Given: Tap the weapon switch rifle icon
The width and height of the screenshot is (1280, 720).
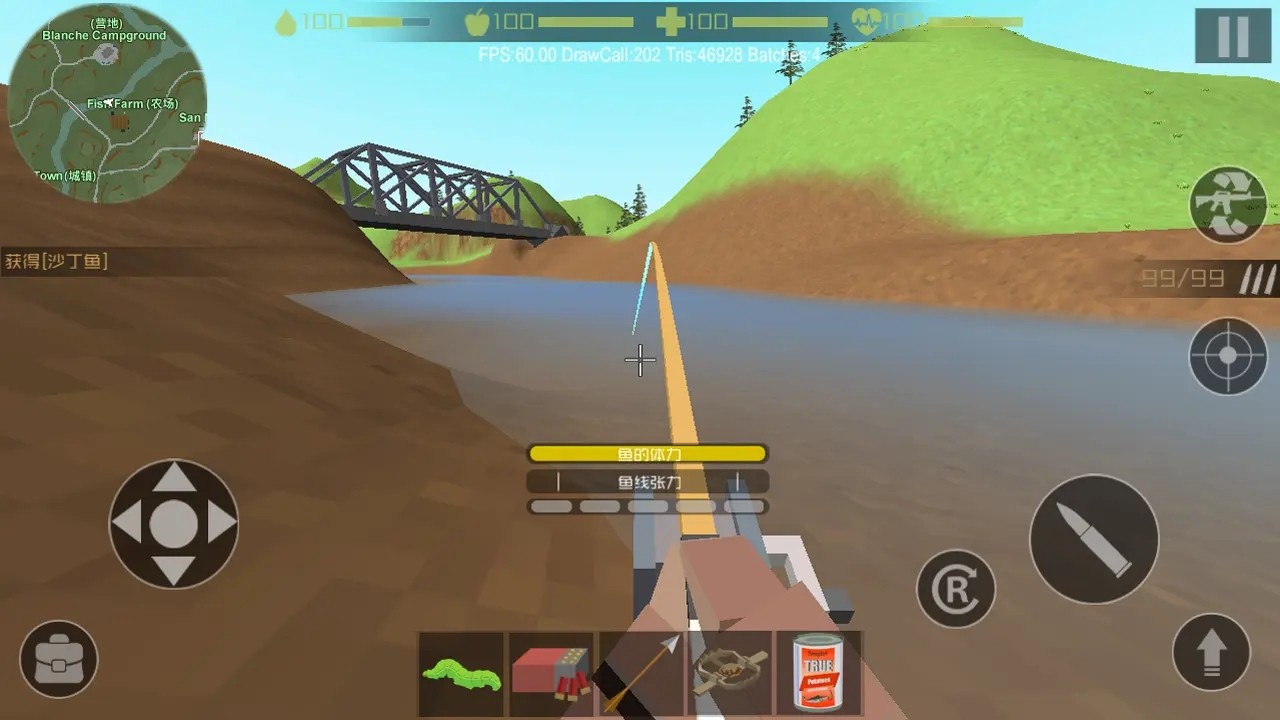Looking at the screenshot, I should 1229,204.
